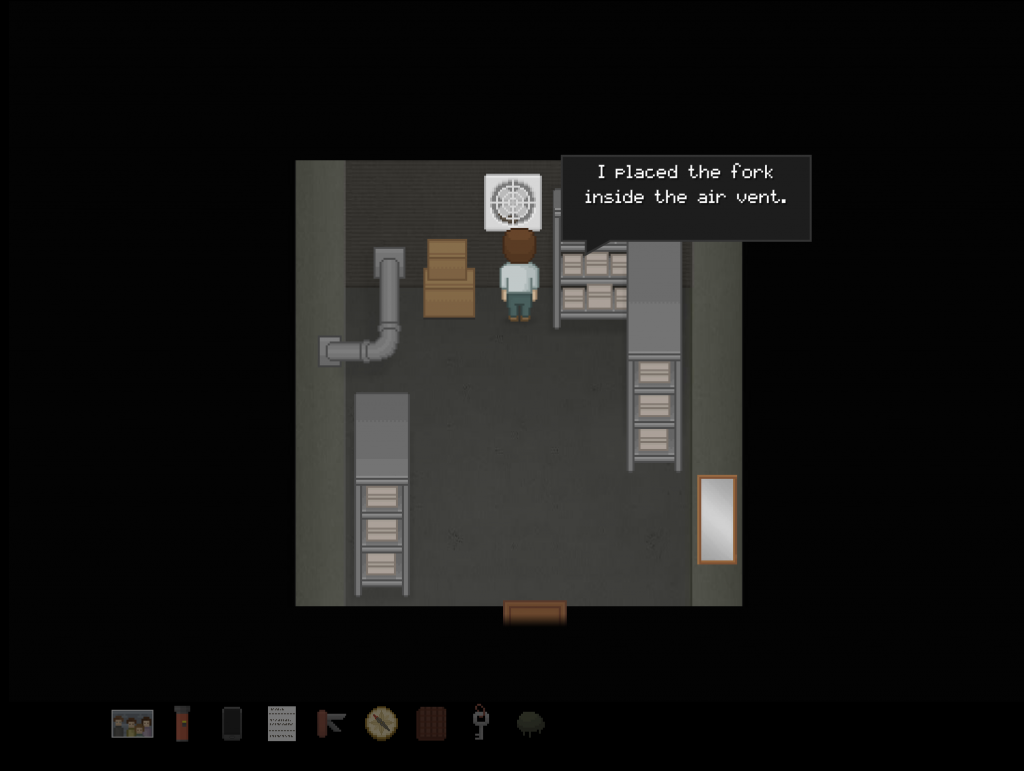Select the black mobile phone item
Image resolution: width=1024 pixels, height=771 pixels.
232,723
